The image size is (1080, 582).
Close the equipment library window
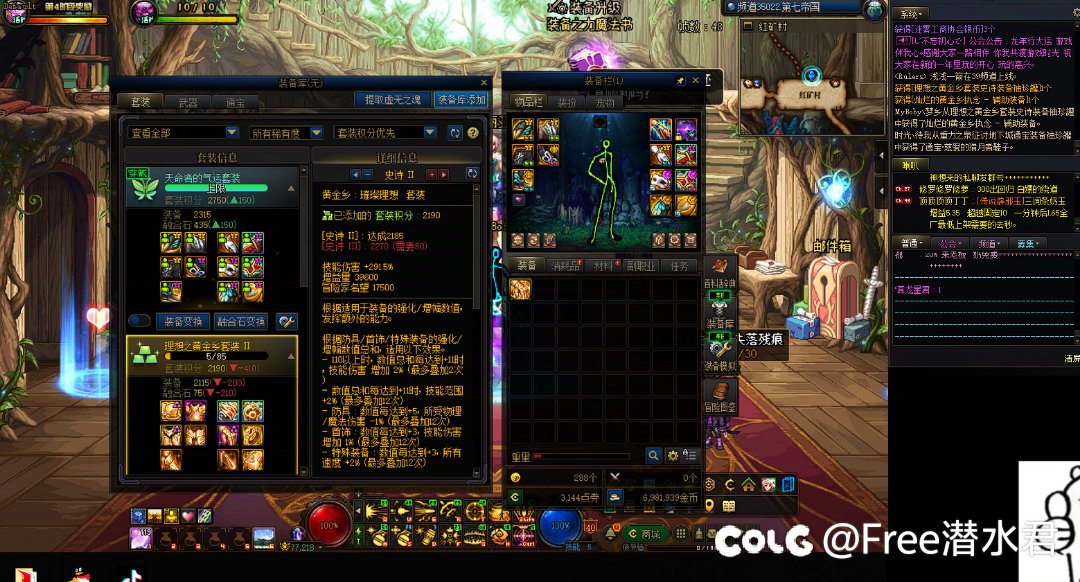(485, 83)
